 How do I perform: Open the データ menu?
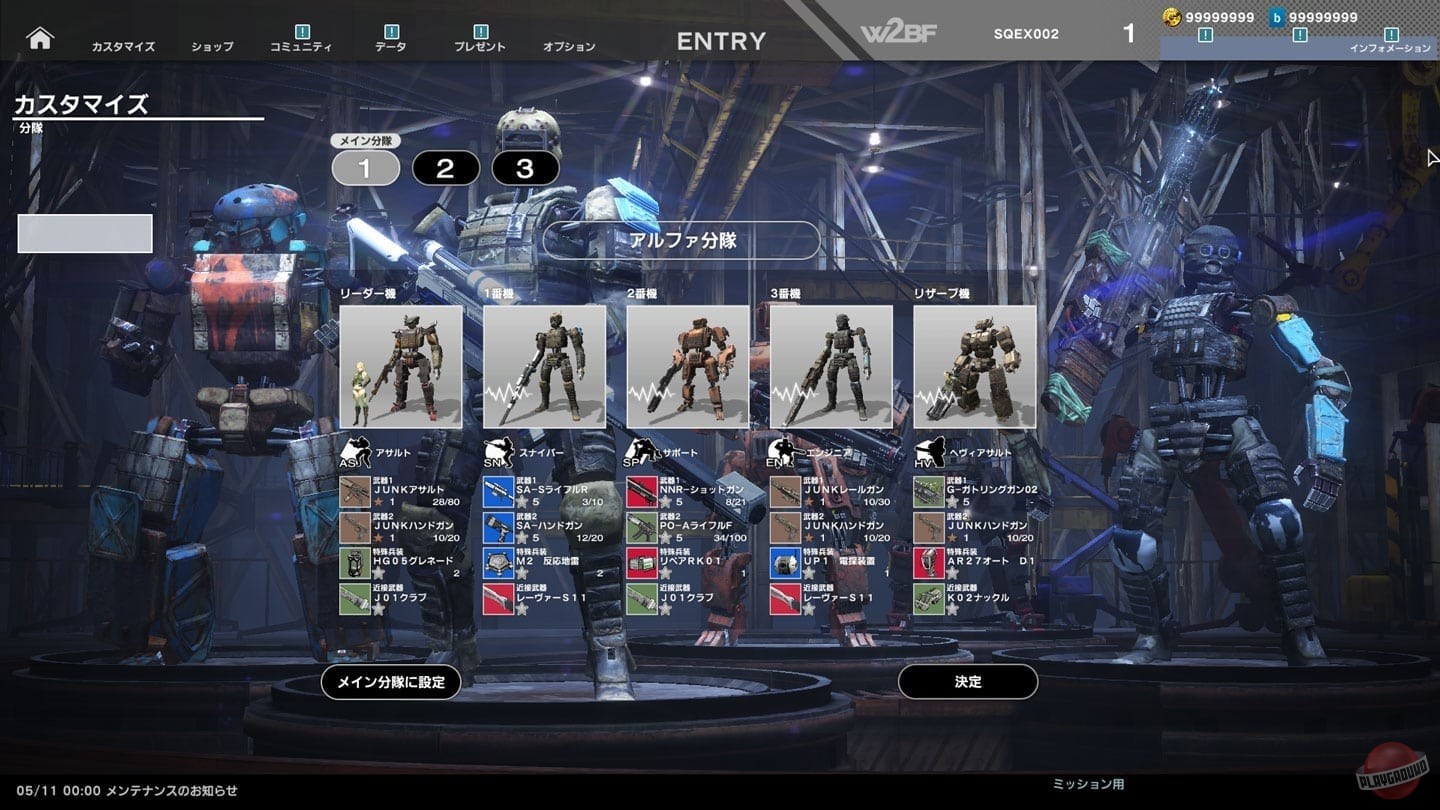point(391,45)
